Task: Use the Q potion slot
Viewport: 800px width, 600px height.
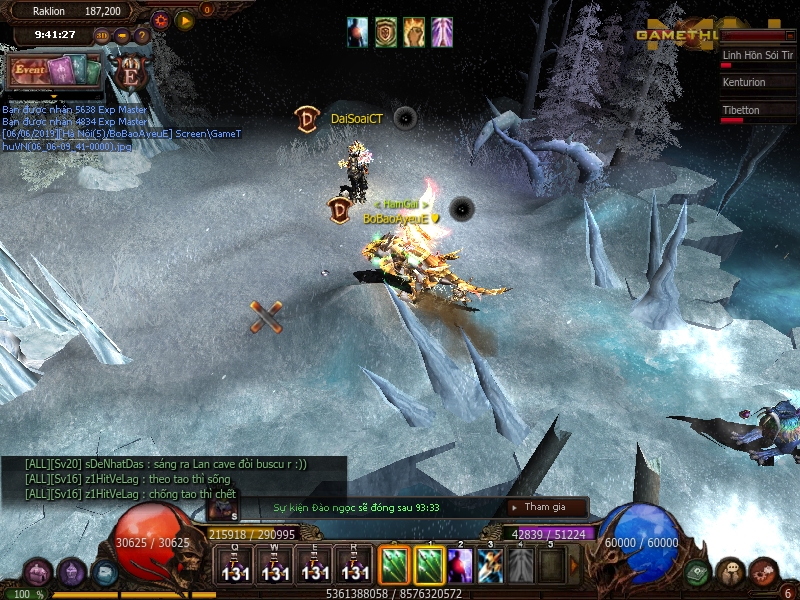Action: coord(236,565)
